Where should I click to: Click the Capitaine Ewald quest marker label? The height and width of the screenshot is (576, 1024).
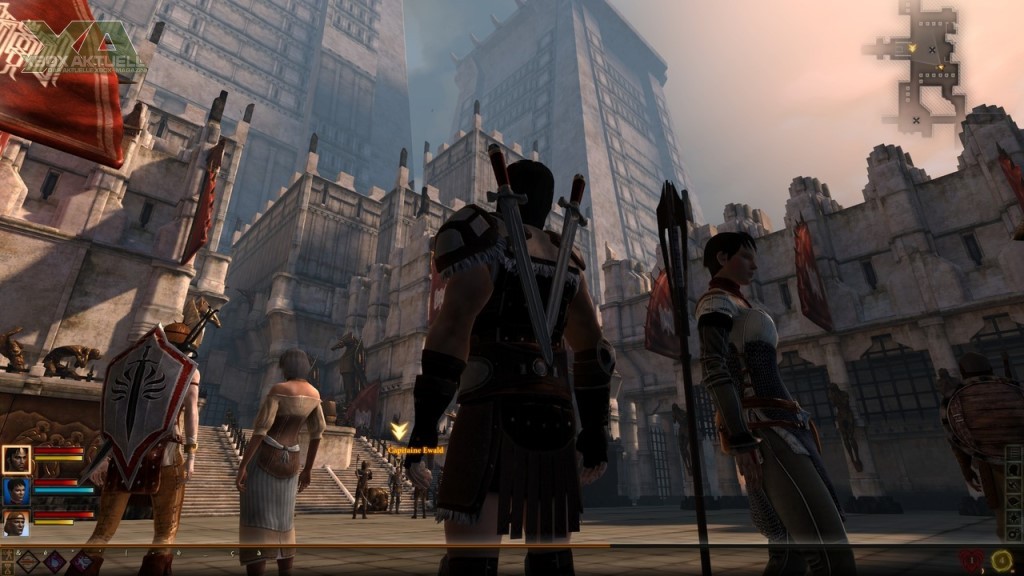point(416,451)
